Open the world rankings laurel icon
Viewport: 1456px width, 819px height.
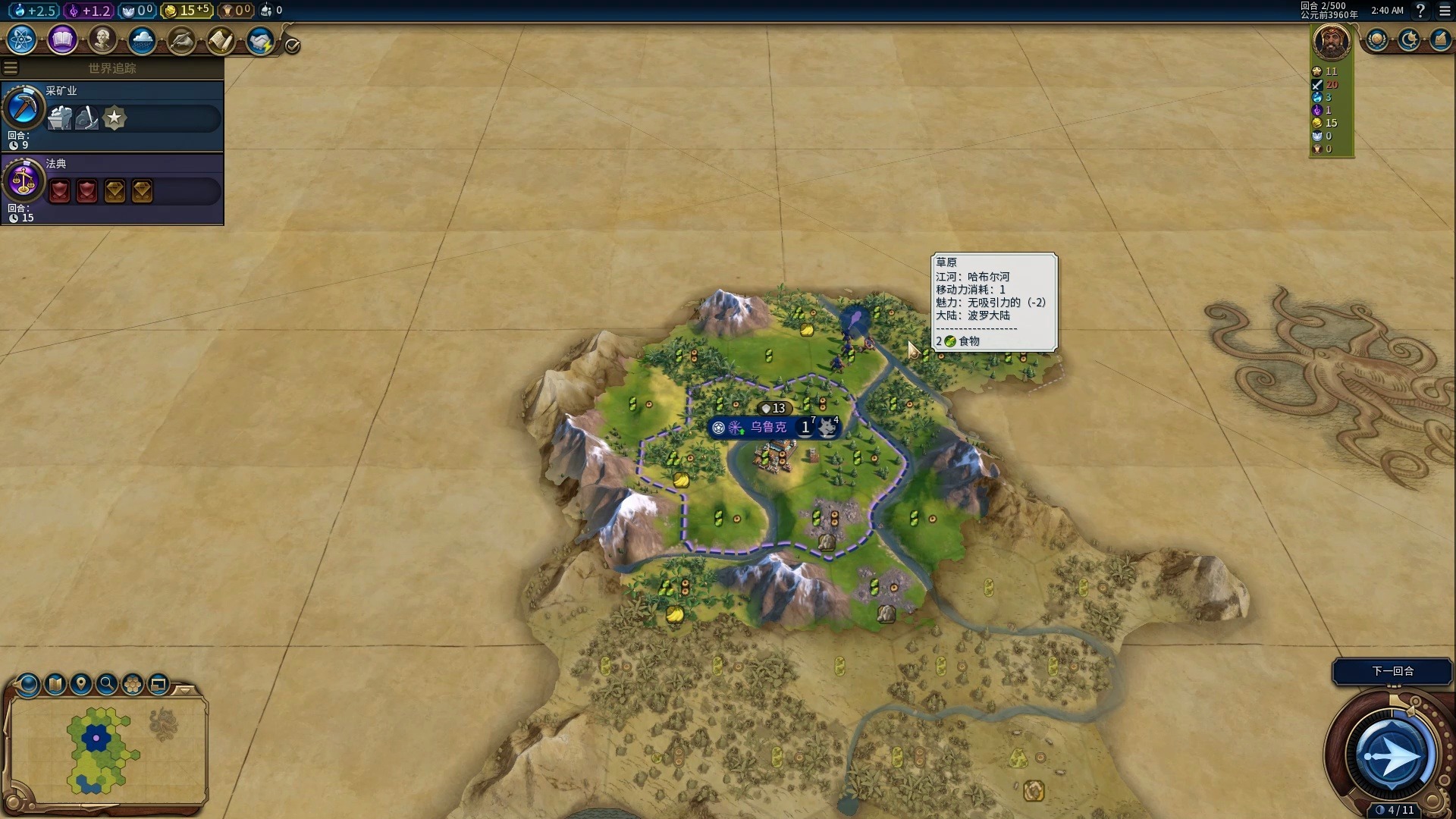click(x=1377, y=39)
